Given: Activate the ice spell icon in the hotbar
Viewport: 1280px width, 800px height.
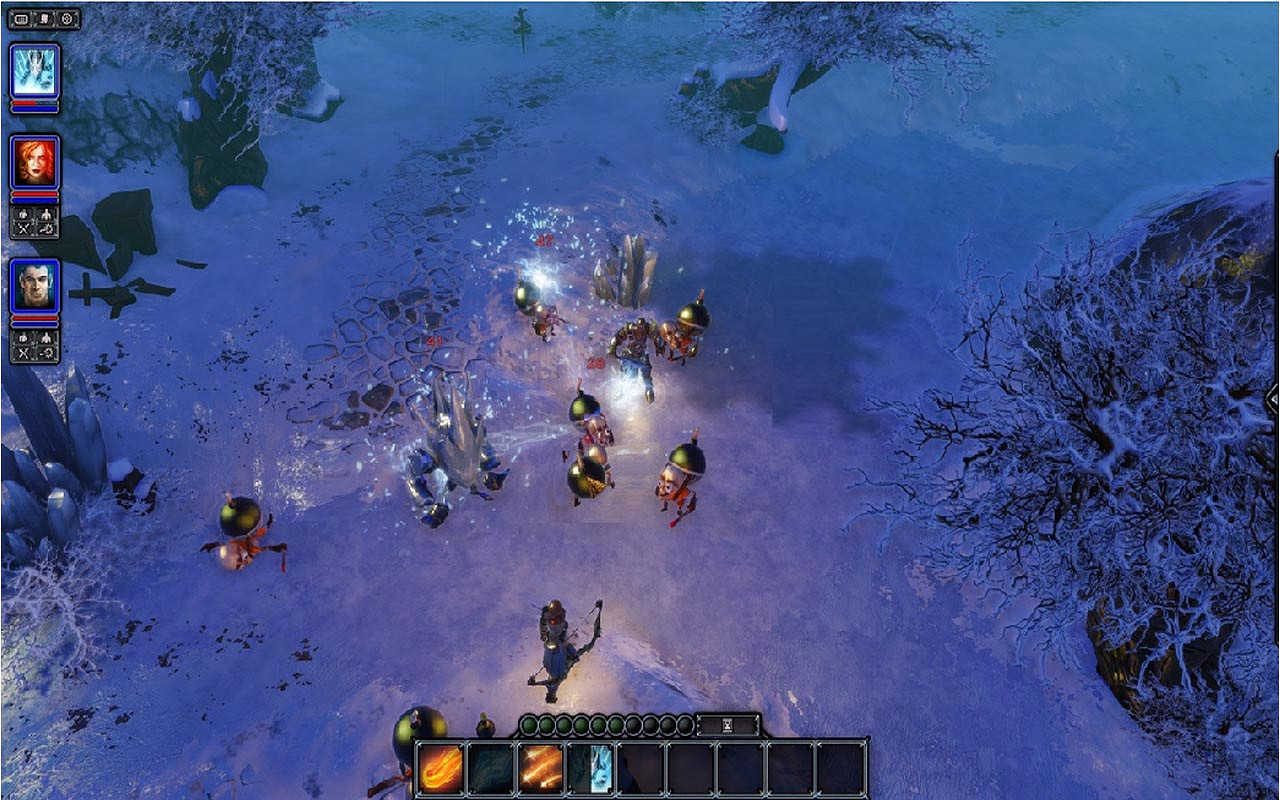Looking at the screenshot, I should 591,770.
